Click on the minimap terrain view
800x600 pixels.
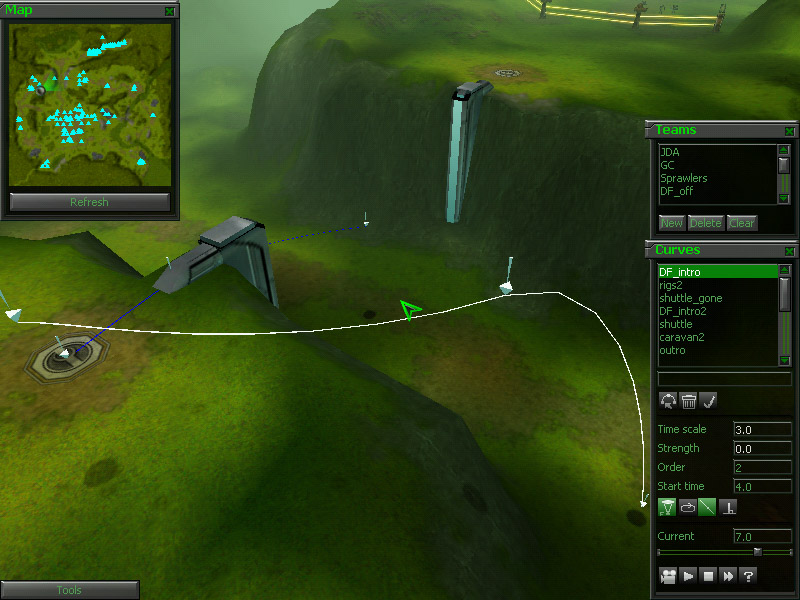point(89,103)
